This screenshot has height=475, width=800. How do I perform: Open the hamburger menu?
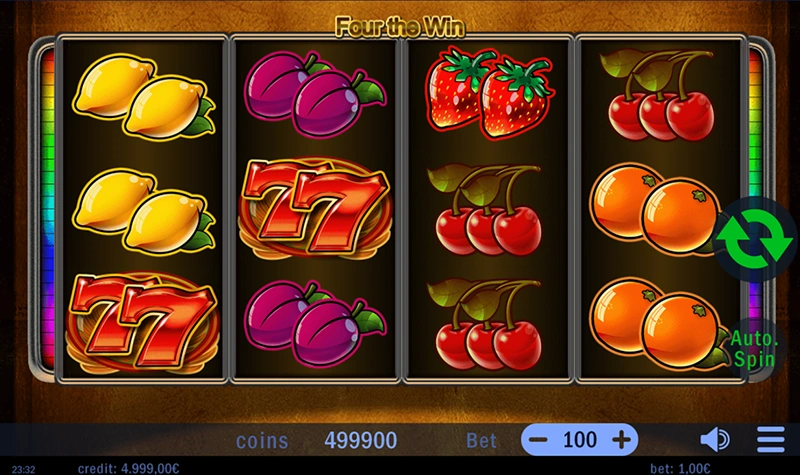[x=771, y=440]
